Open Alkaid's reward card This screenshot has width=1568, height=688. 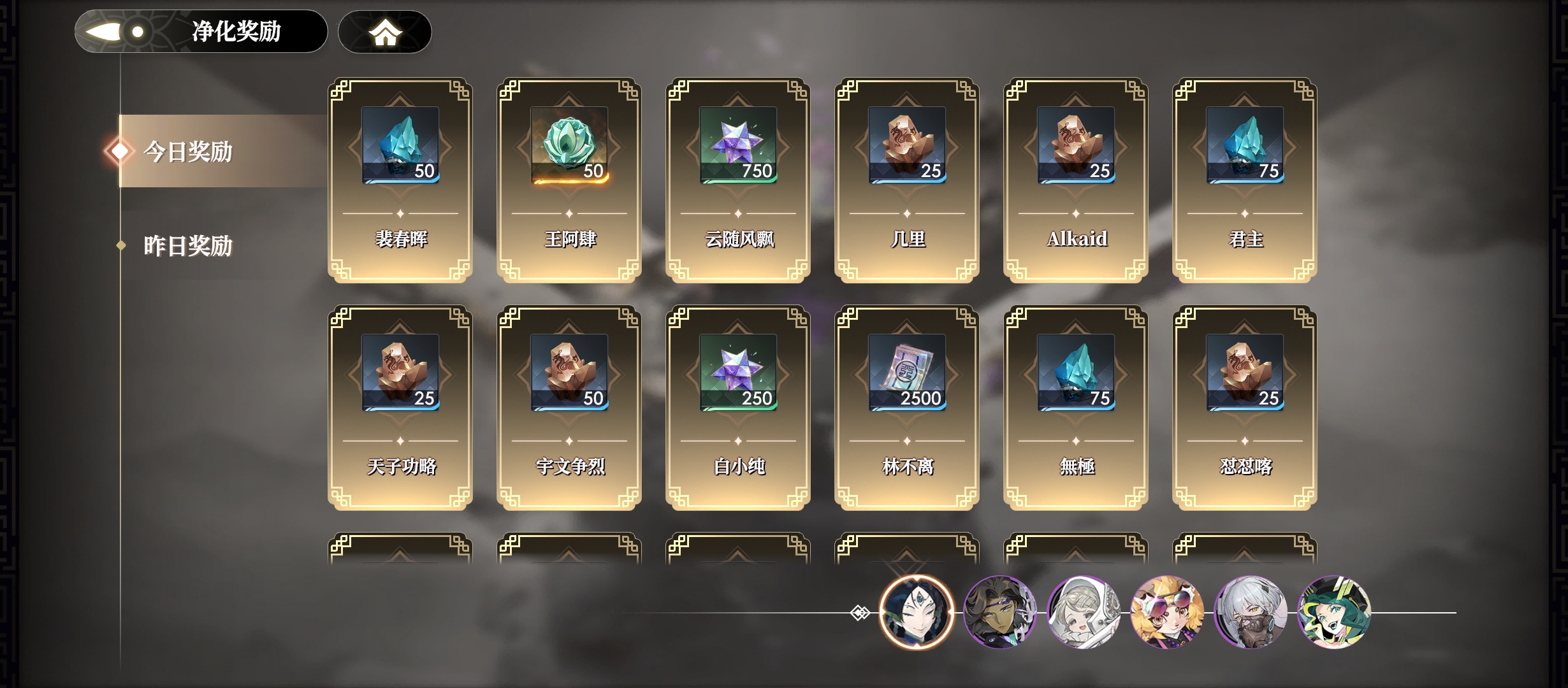click(1076, 180)
